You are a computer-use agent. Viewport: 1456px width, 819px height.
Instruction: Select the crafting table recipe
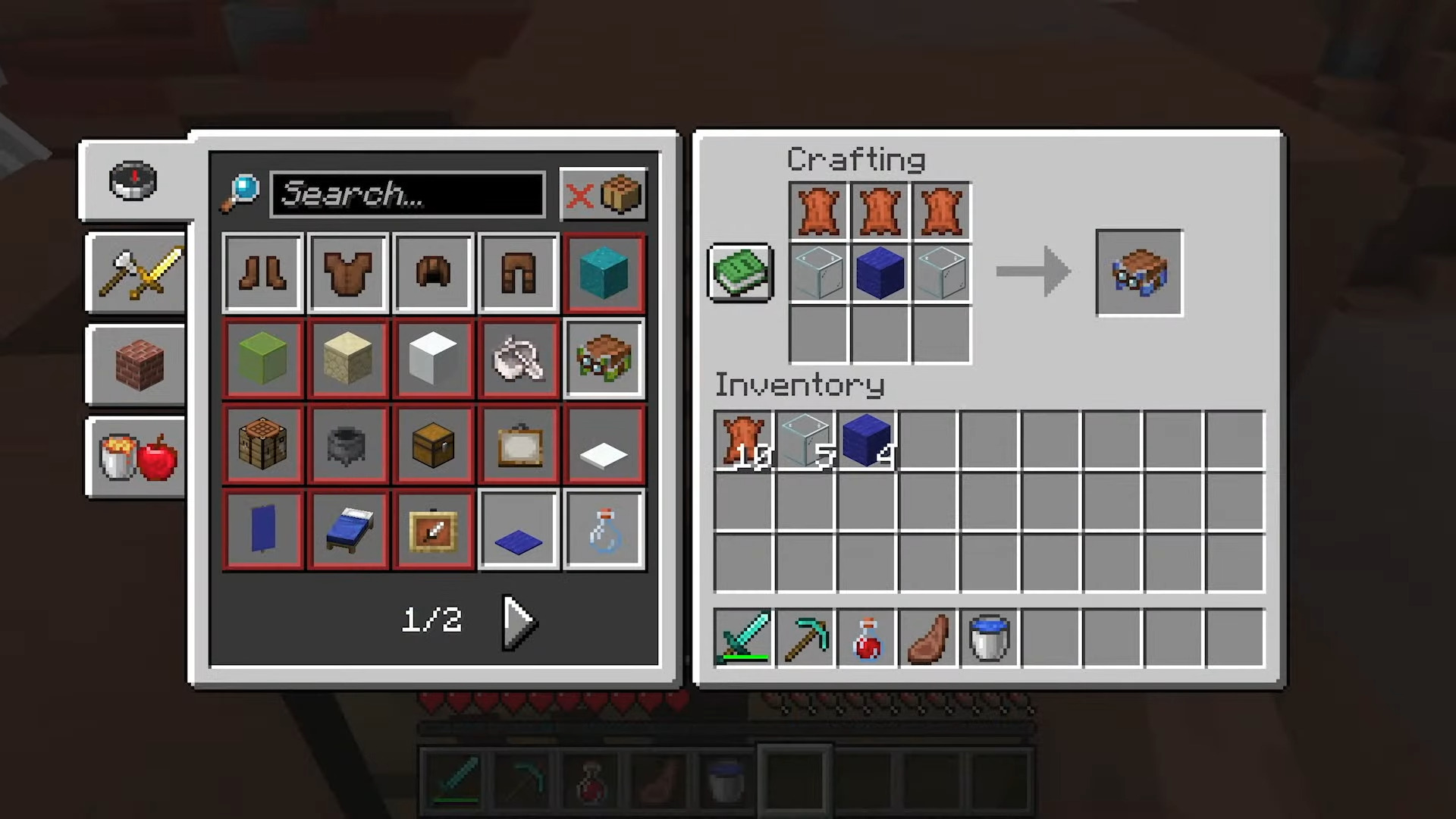[262, 444]
